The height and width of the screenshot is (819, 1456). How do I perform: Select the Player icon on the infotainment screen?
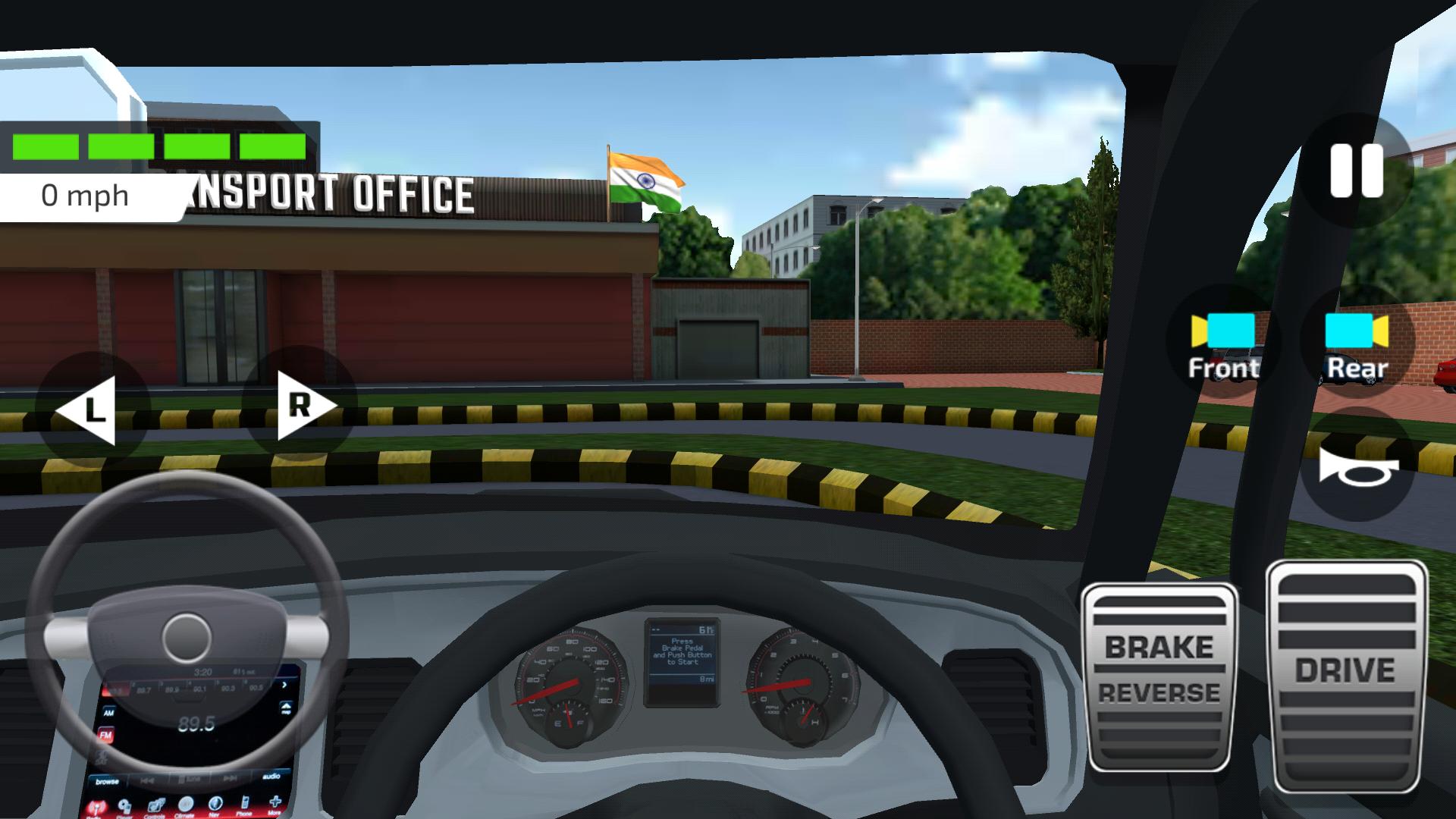point(125,804)
